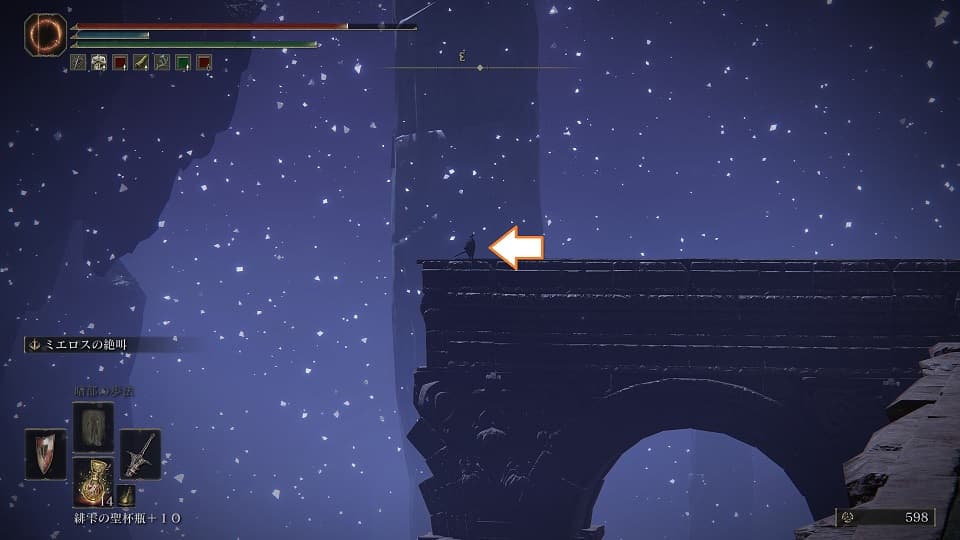Image resolution: width=960 pixels, height=540 pixels.
Task: Click the Great Rune ring icon
Action: click(45, 36)
